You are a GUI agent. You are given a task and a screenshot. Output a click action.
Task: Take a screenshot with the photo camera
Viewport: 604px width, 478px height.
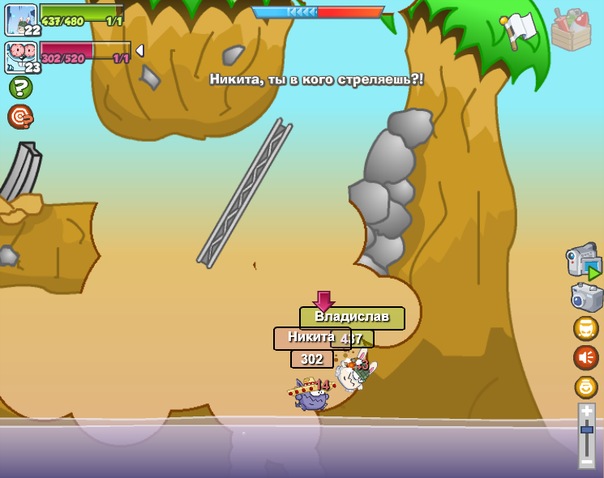click(586, 297)
